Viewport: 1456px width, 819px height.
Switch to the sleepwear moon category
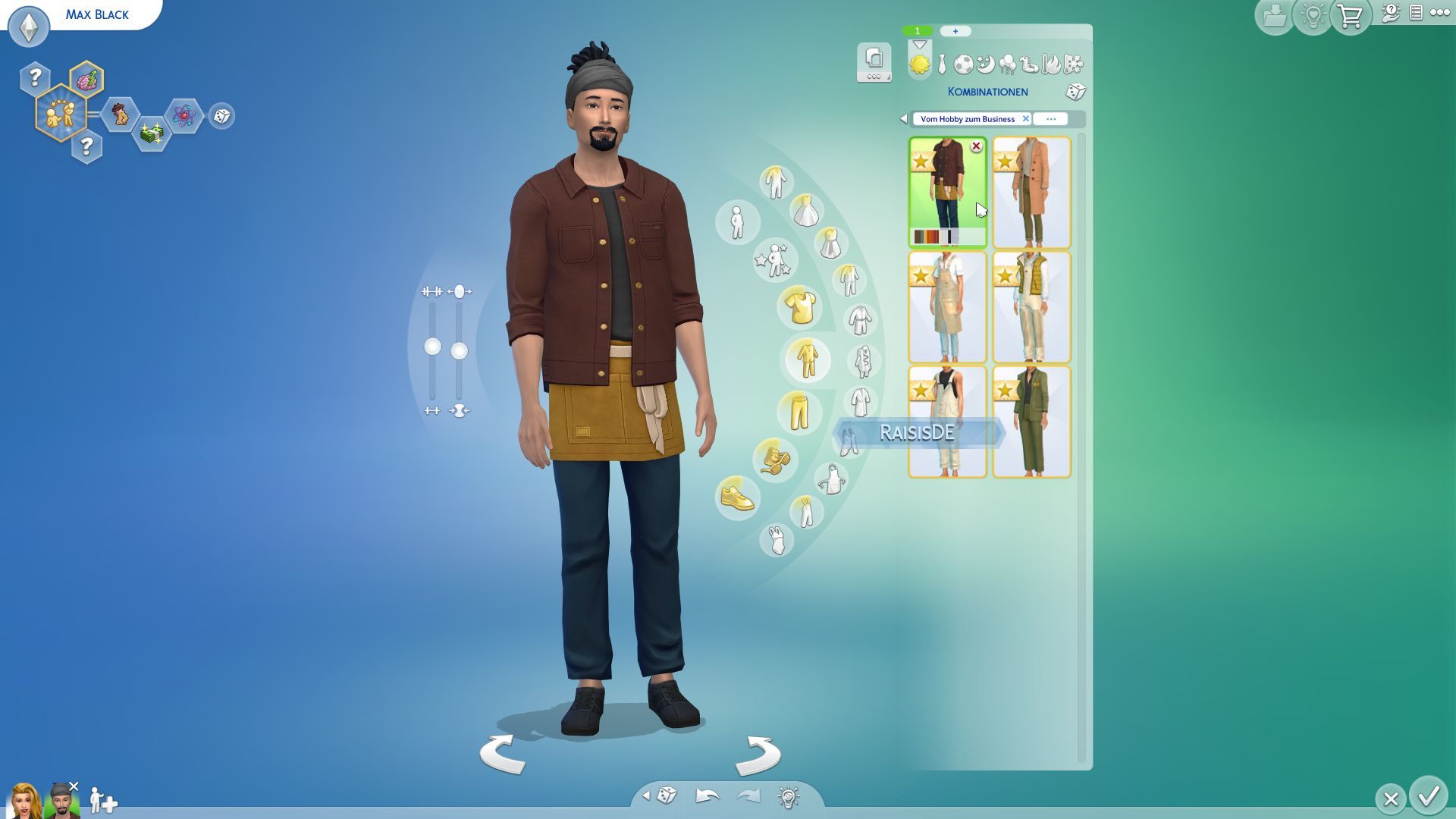tap(985, 64)
